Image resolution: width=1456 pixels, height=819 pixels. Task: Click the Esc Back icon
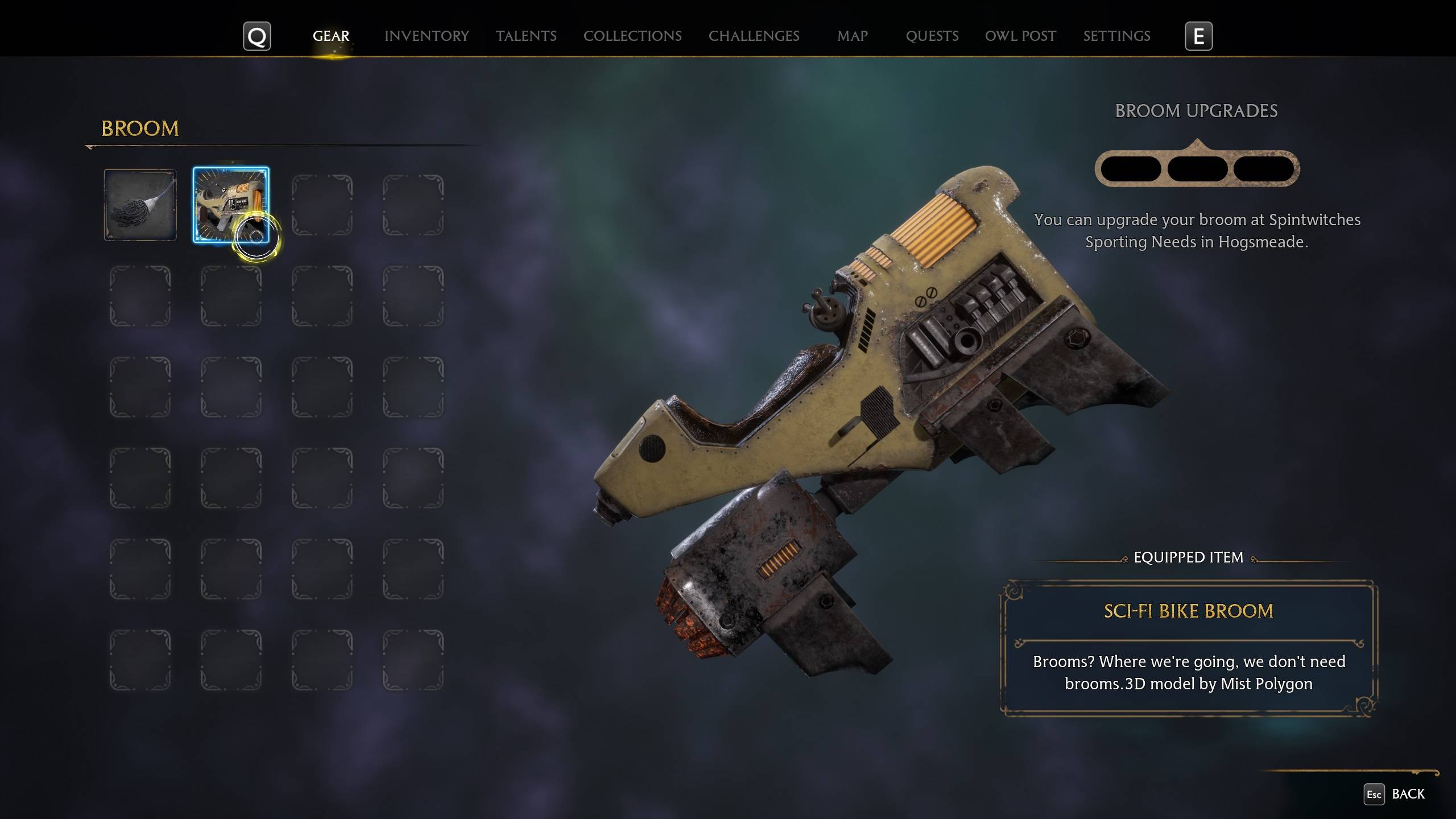point(1374,793)
